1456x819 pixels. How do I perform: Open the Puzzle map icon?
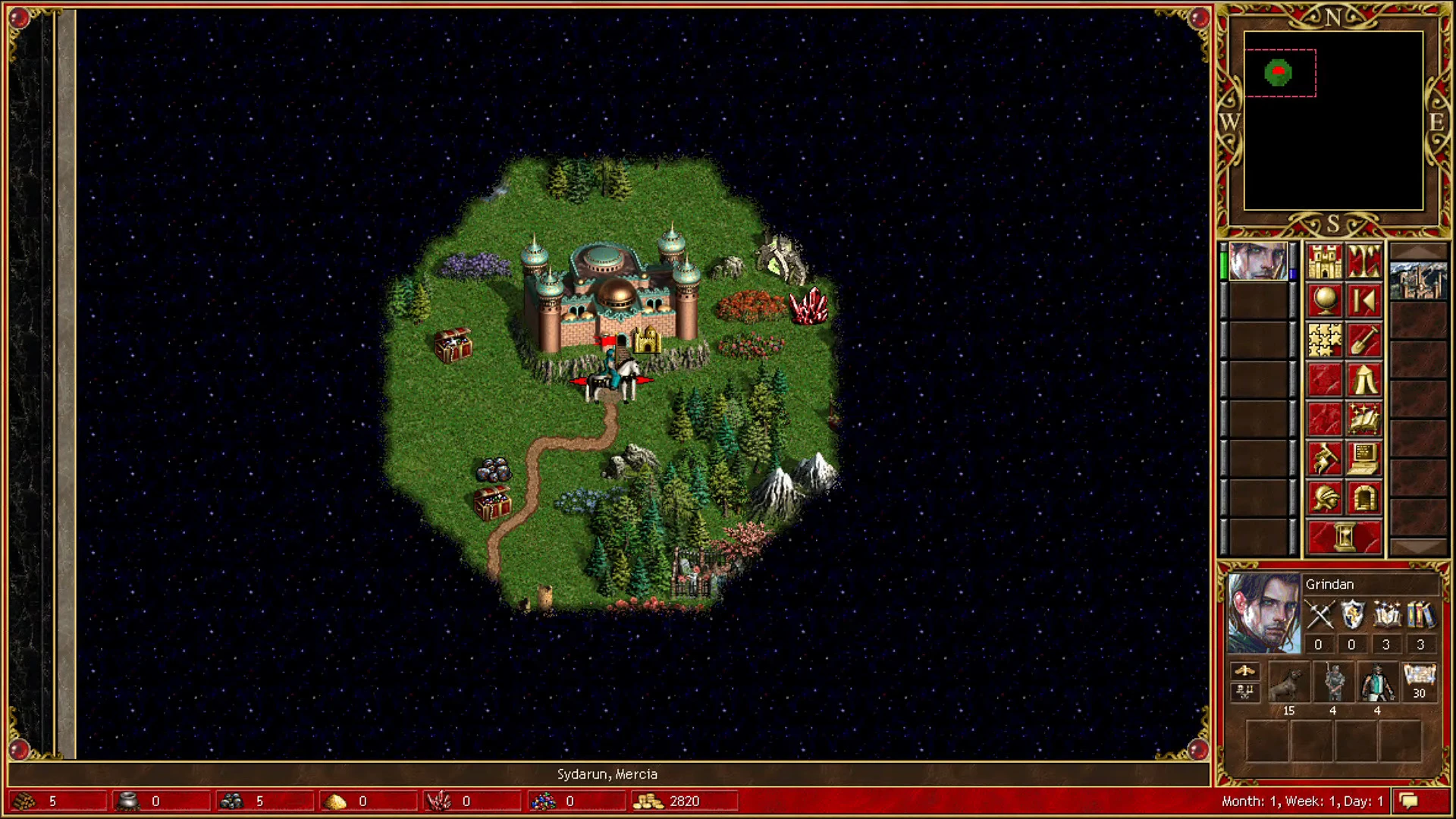(x=1323, y=340)
